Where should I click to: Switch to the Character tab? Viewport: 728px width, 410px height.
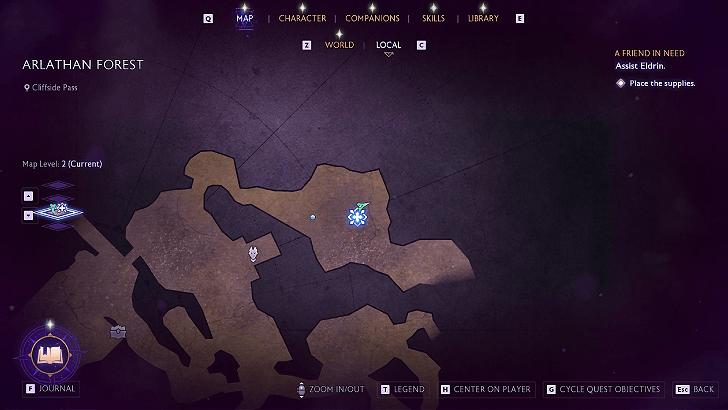coord(302,18)
